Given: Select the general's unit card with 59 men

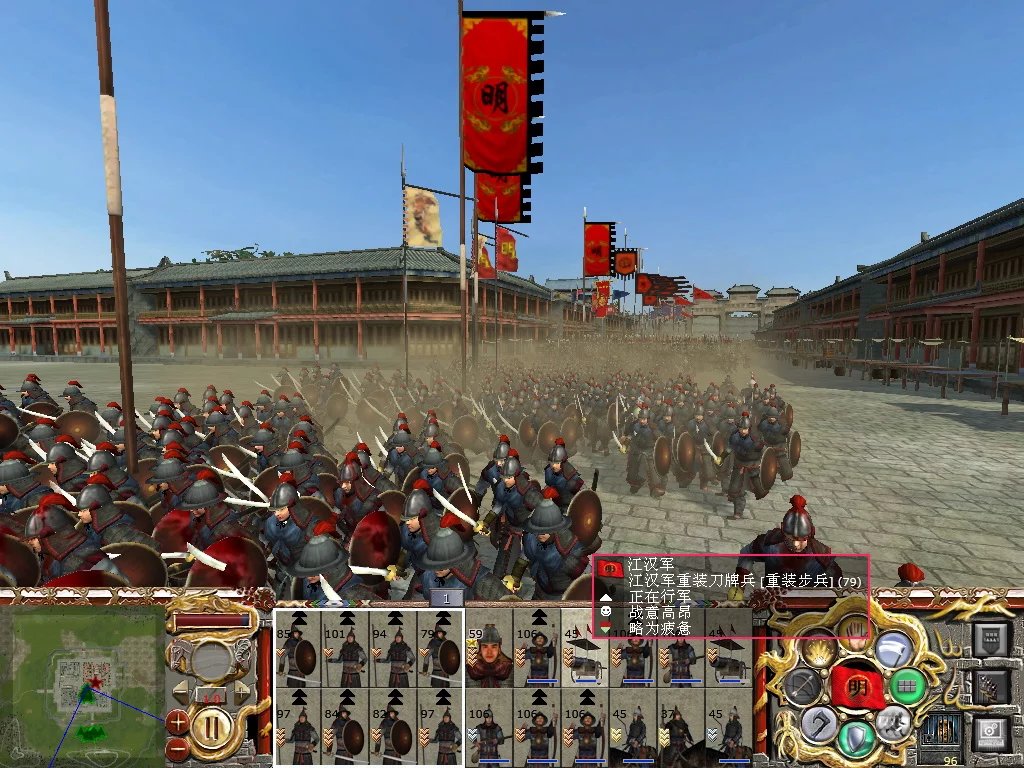Looking at the screenshot, I should (x=488, y=647).
